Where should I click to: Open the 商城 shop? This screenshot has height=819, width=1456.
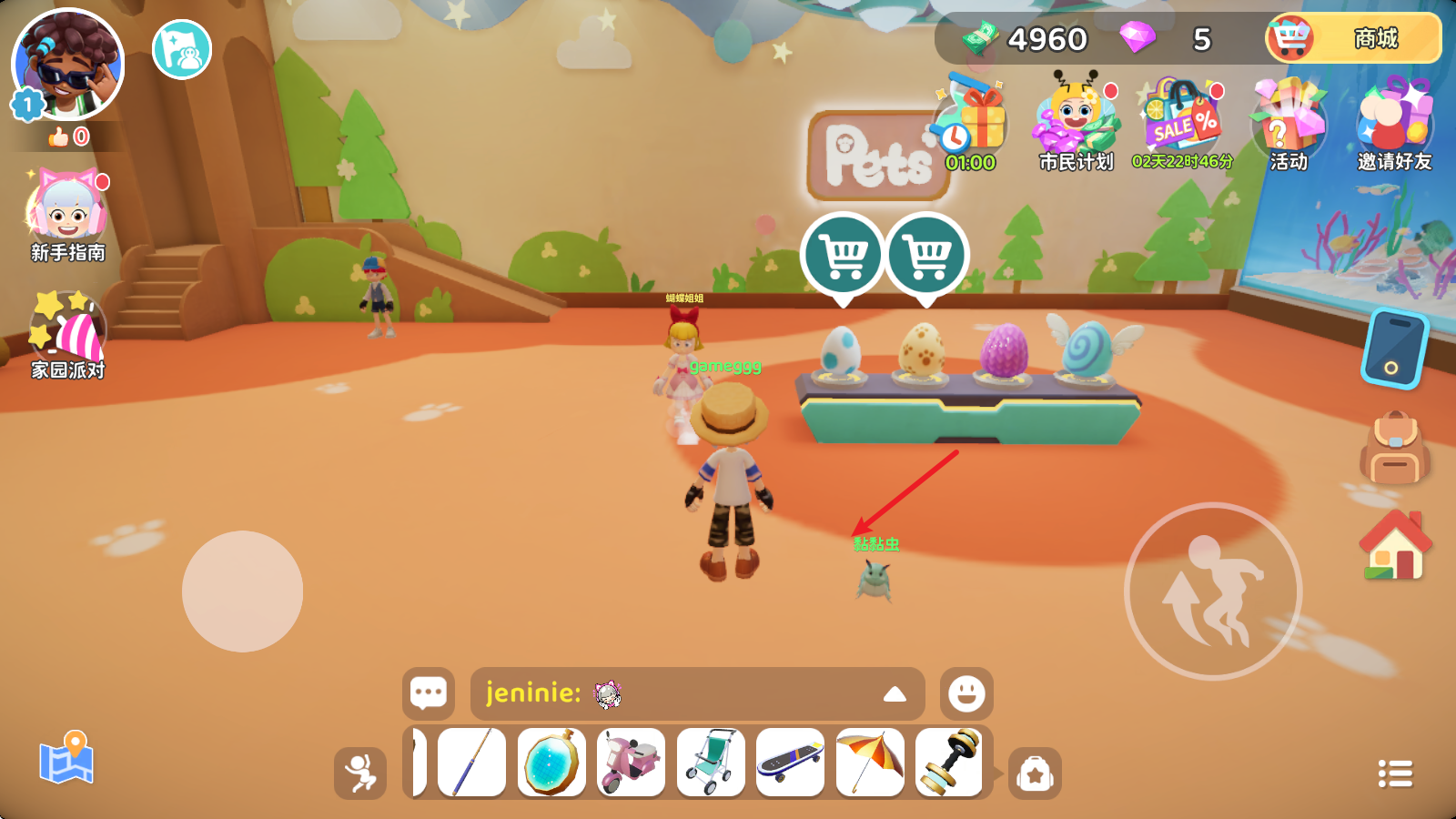[x=1353, y=39]
